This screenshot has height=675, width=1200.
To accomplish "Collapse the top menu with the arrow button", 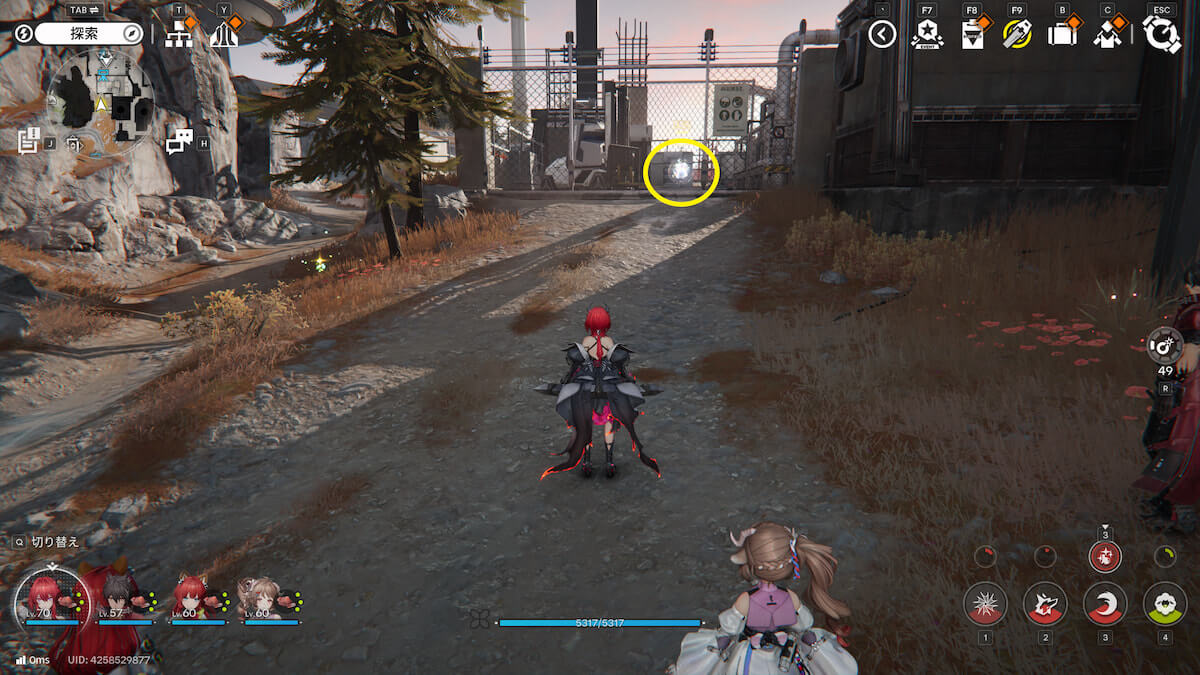I will tap(881, 35).
